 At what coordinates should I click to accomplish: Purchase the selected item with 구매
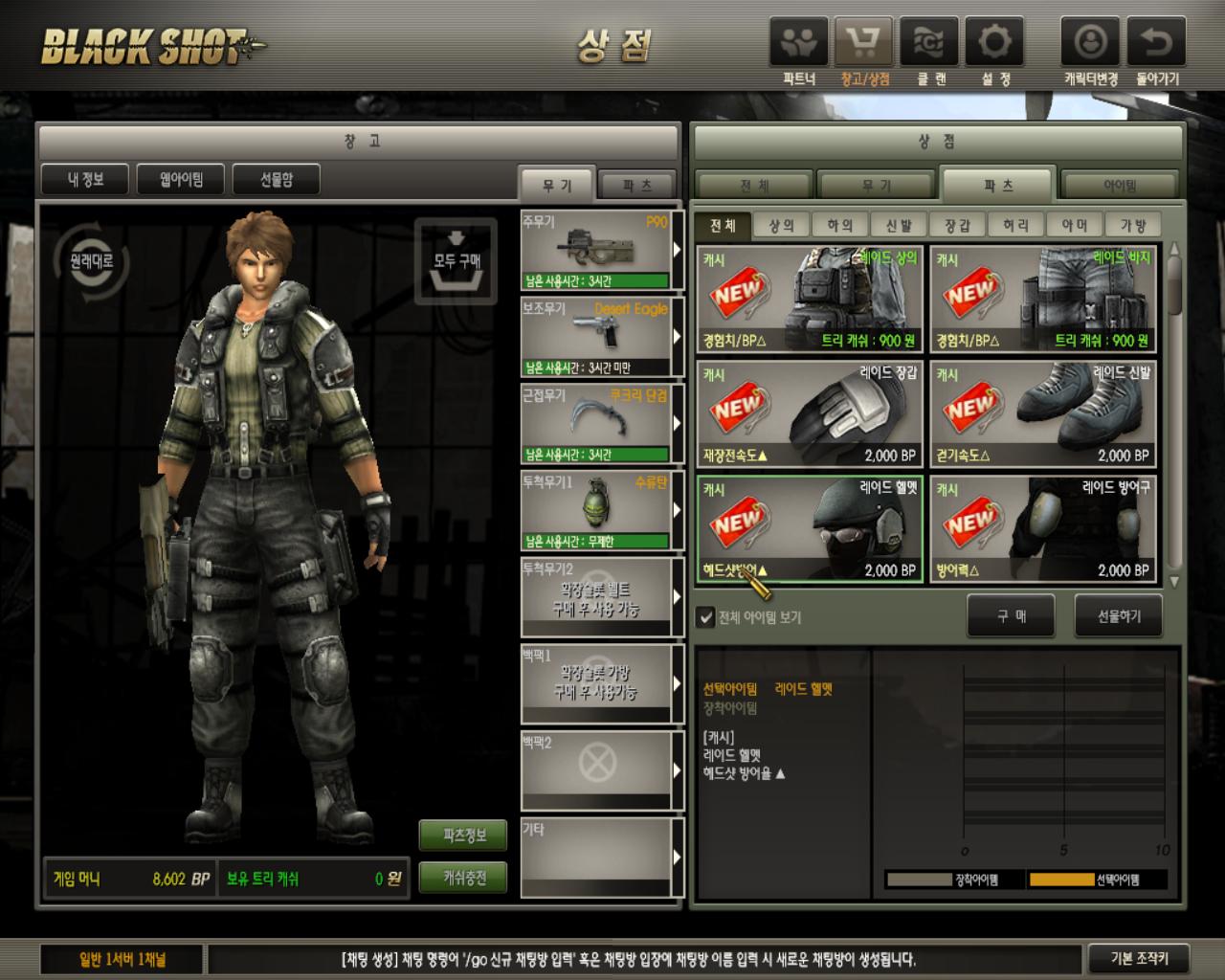click(x=1011, y=615)
